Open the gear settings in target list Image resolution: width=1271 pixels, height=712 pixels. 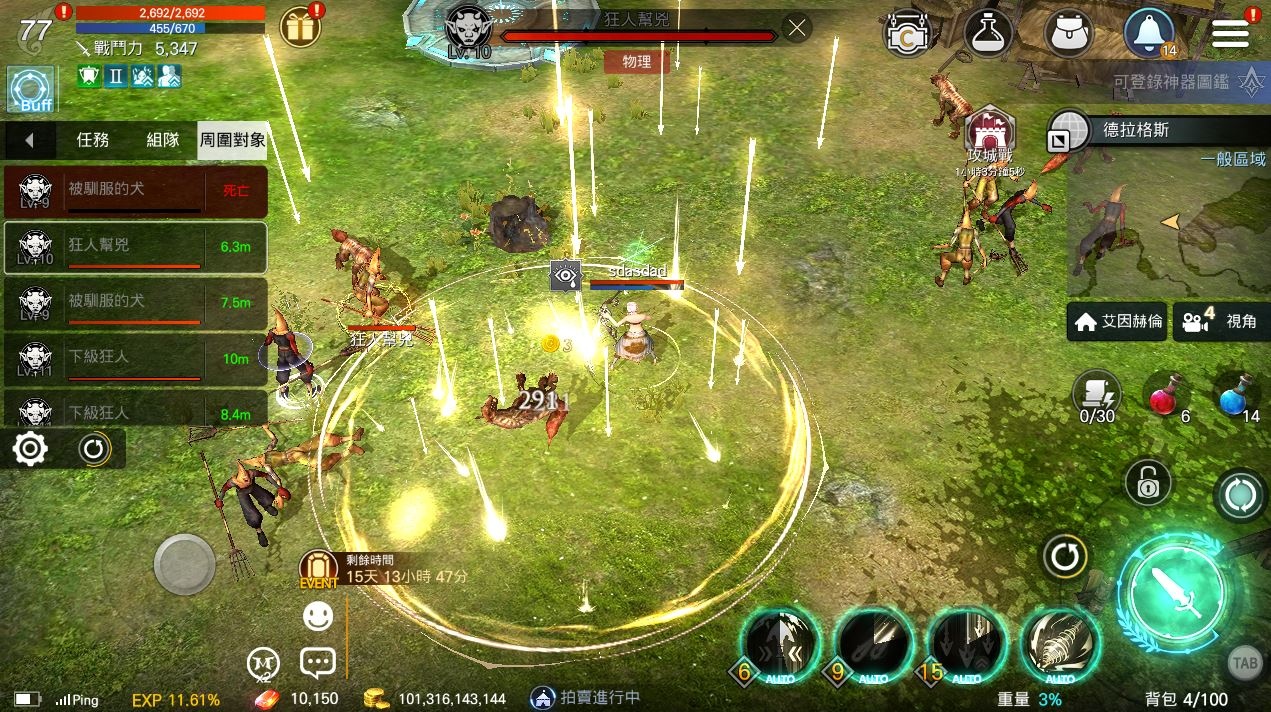(x=30, y=449)
